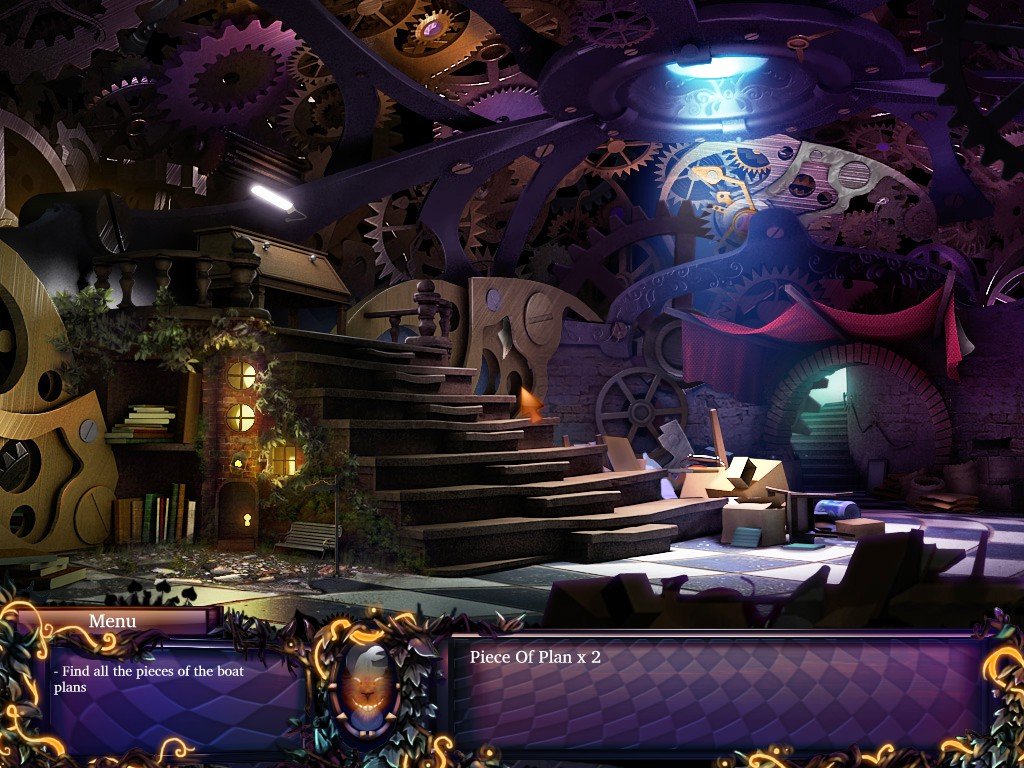The width and height of the screenshot is (1024, 768).
Task: Open the Menu button
Action: coord(111,621)
